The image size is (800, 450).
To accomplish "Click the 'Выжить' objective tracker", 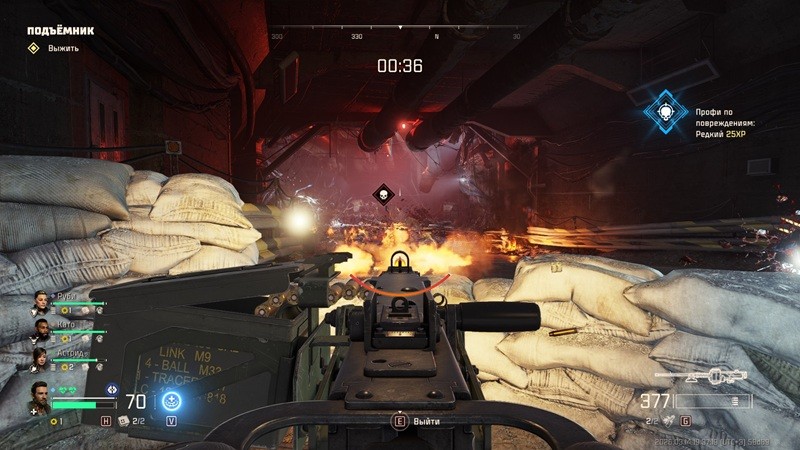I will pos(62,48).
